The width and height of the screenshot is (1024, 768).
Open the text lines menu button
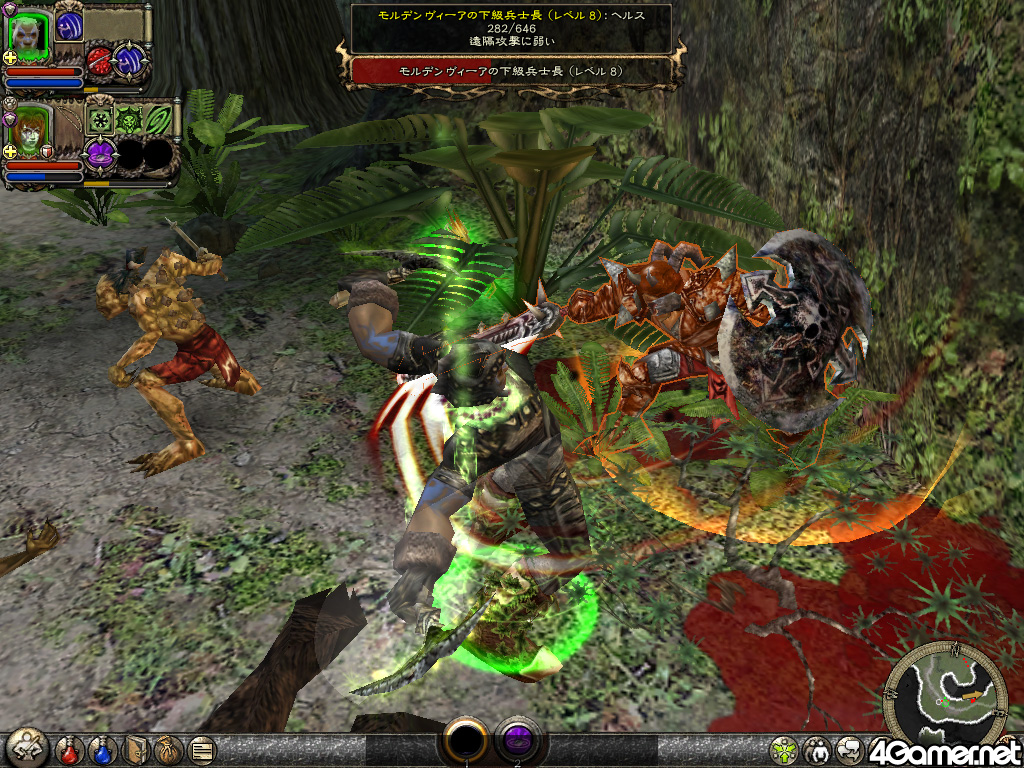pyautogui.click(x=201, y=750)
